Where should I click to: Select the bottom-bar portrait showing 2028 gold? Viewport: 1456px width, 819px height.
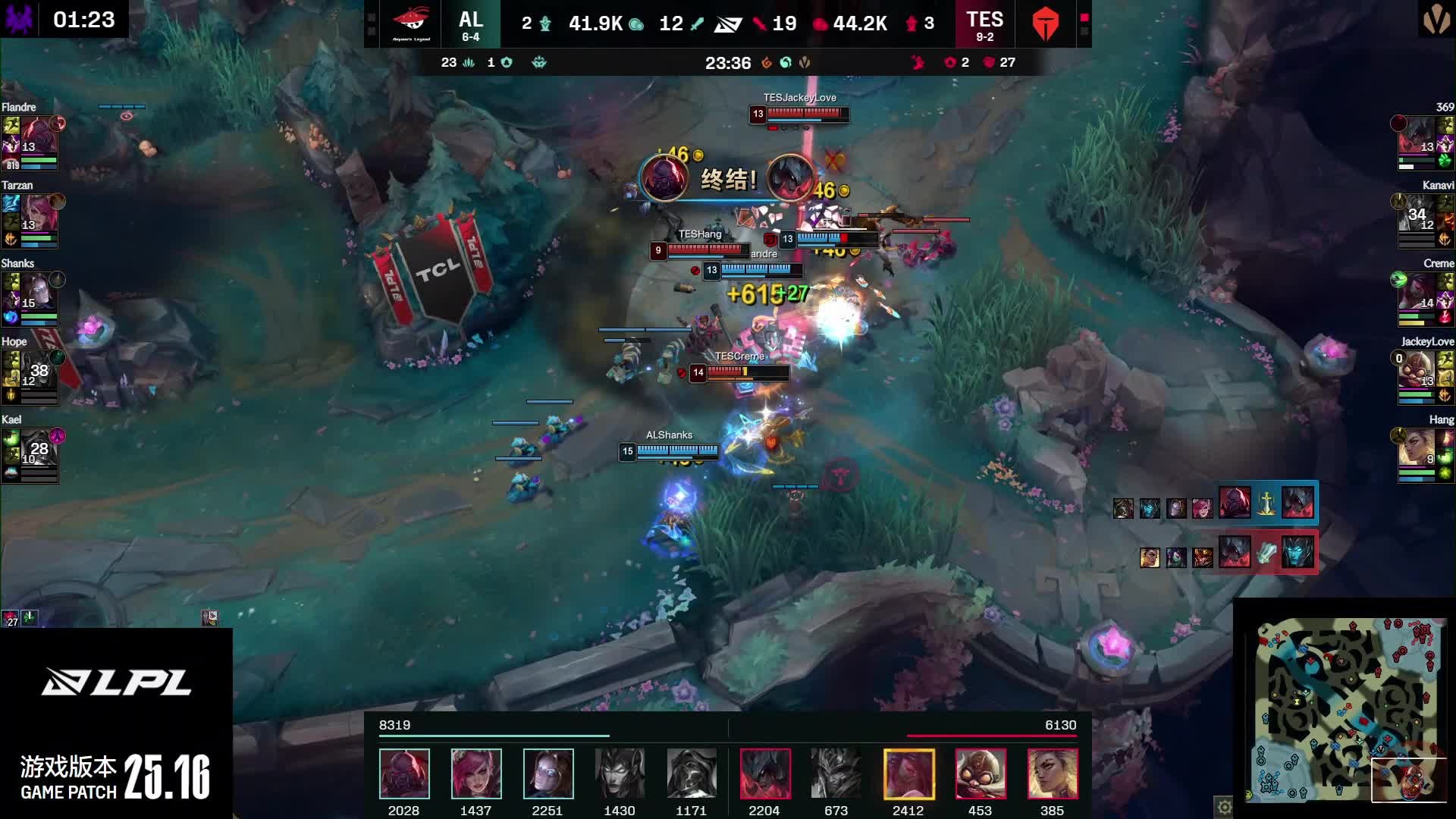pyautogui.click(x=404, y=773)
